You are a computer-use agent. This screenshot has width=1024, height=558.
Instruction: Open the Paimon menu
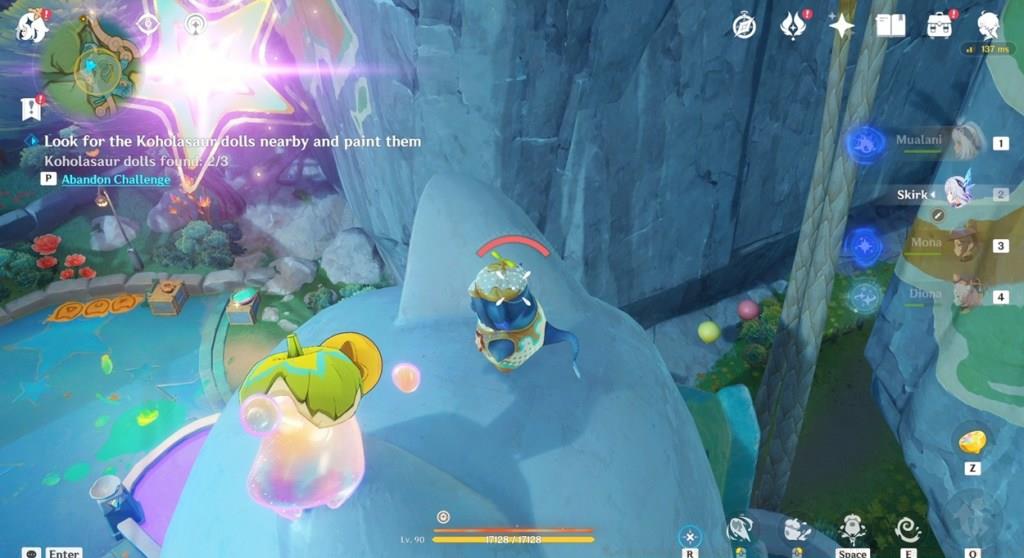[x=31, y=26]
